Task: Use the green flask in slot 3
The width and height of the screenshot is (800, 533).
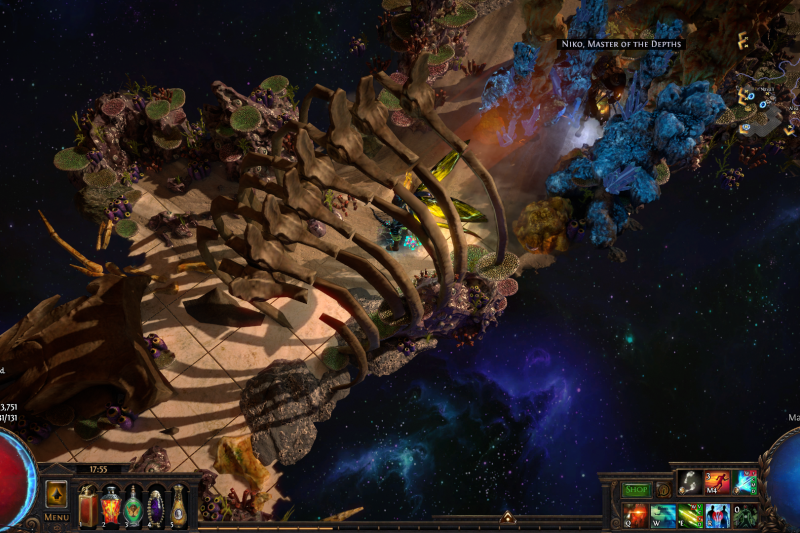Action: [133, 506]
